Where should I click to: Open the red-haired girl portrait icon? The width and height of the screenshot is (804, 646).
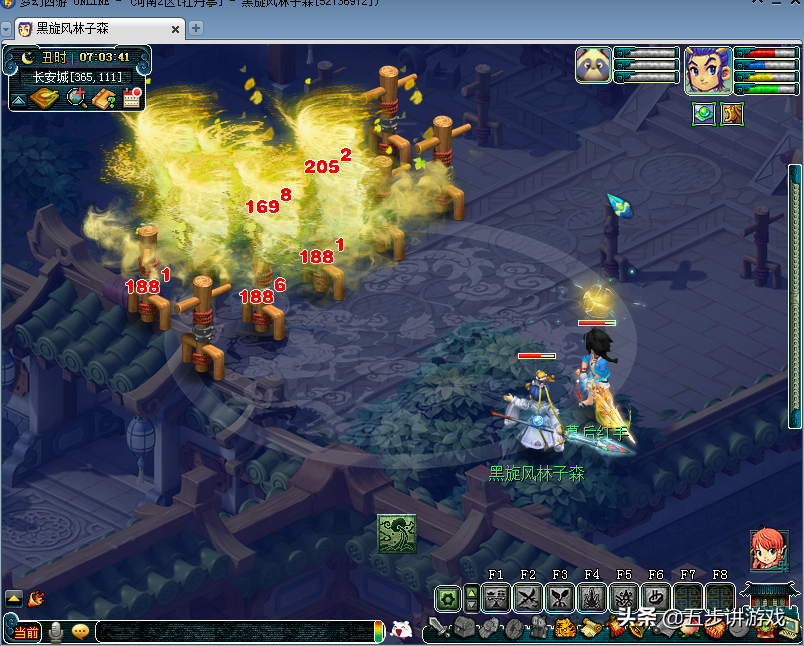(769, 550)
